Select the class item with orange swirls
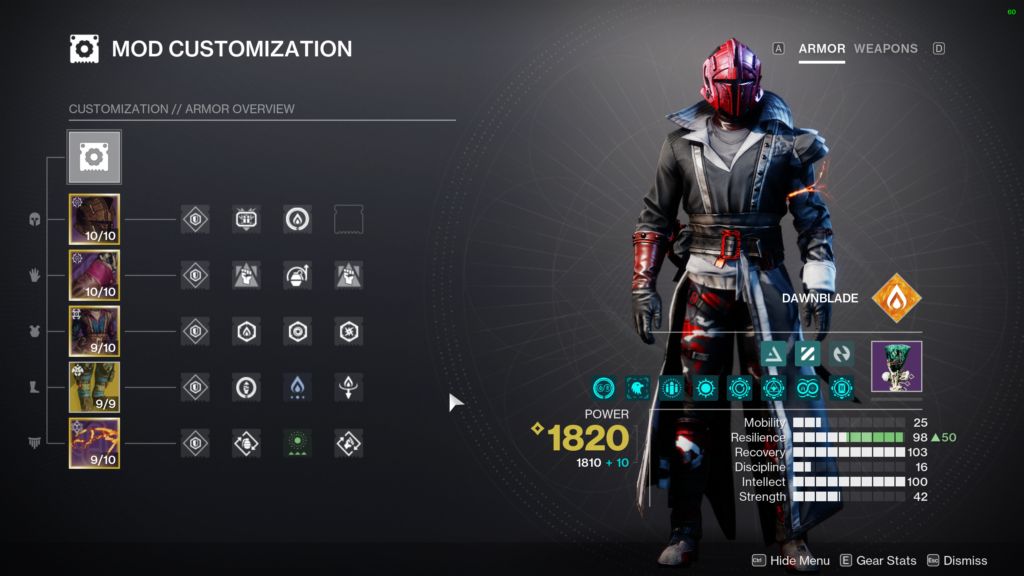 pos(94,443)
